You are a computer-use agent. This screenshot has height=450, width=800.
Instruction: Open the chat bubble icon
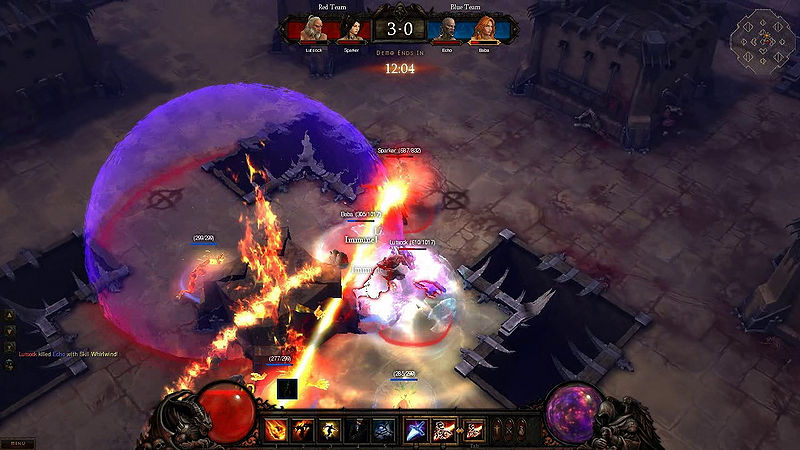10,364
